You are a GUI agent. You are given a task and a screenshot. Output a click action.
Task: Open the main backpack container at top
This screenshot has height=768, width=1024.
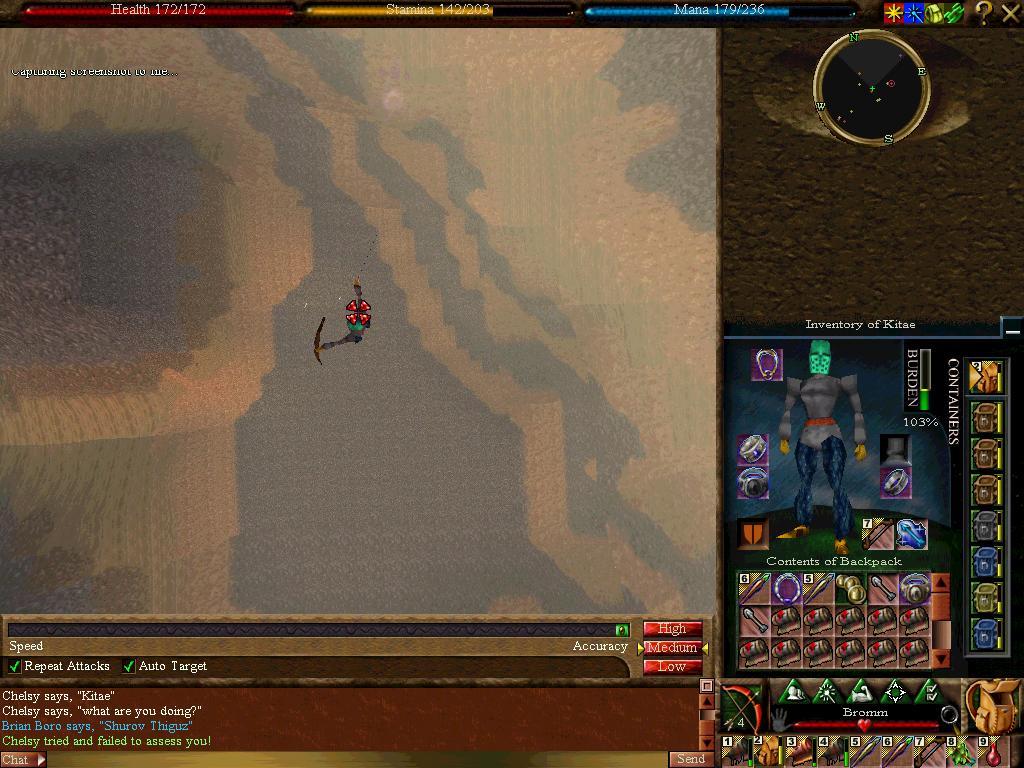(986, 376)
